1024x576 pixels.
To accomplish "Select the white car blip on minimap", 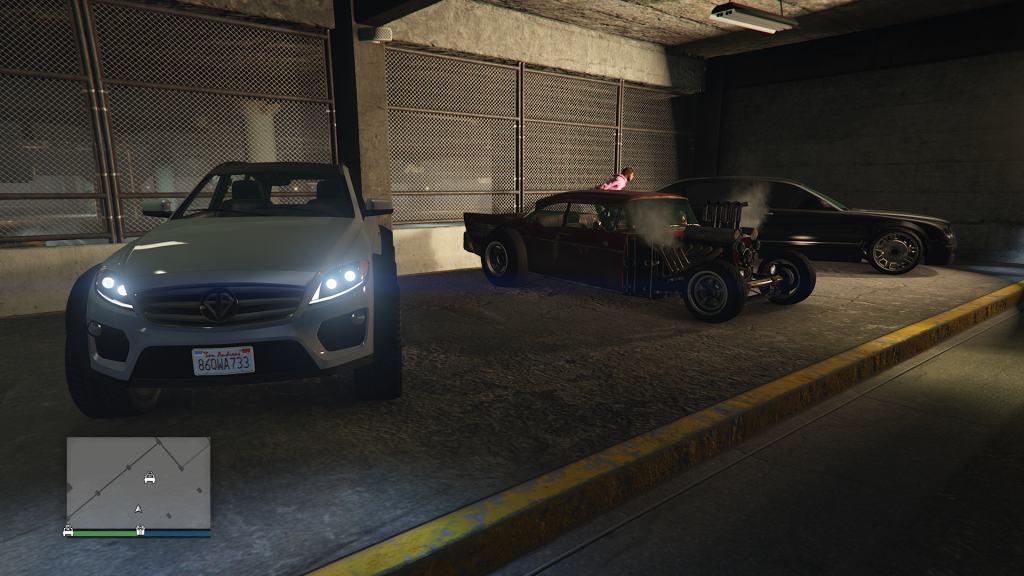I will click(149, 477).
